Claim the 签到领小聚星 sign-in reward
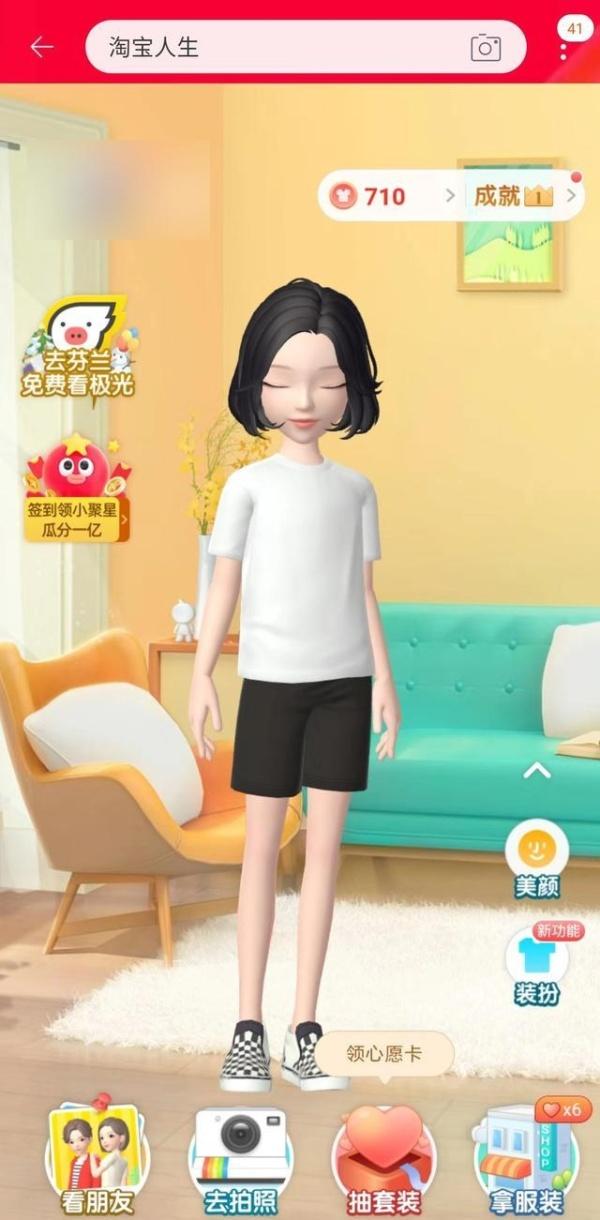Image resolution: width=600 pixels, height=1220 pixels. click(x=77, y=490)
